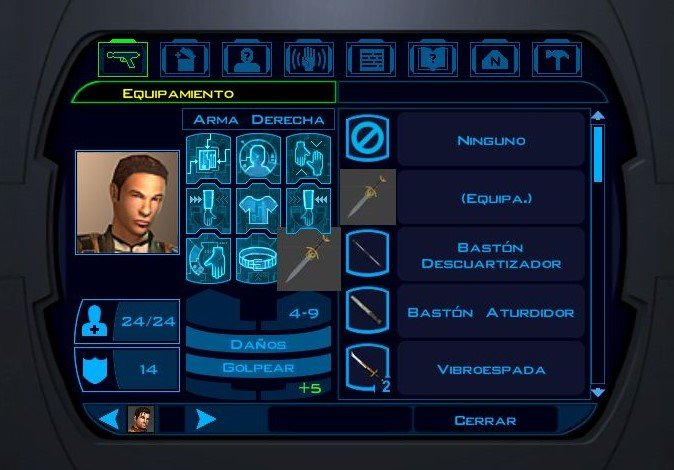This screenshot has height=470, width=674.
Task: Close the equipment screen with Cerrar
Action: [484, 420]
